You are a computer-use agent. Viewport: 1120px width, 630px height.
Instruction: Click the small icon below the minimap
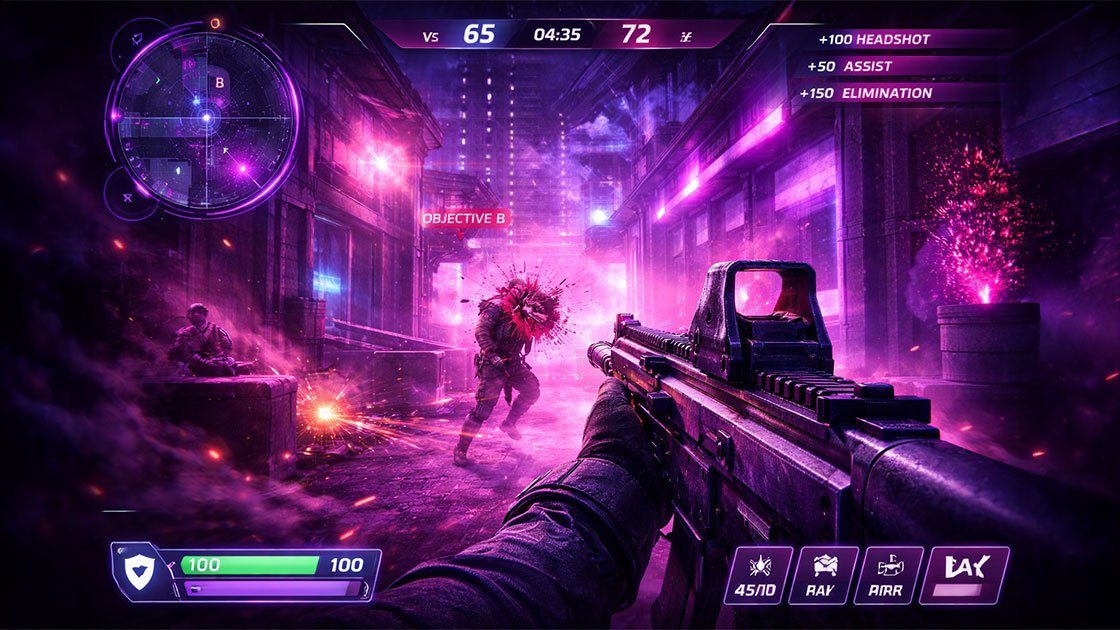click(128, 198)
